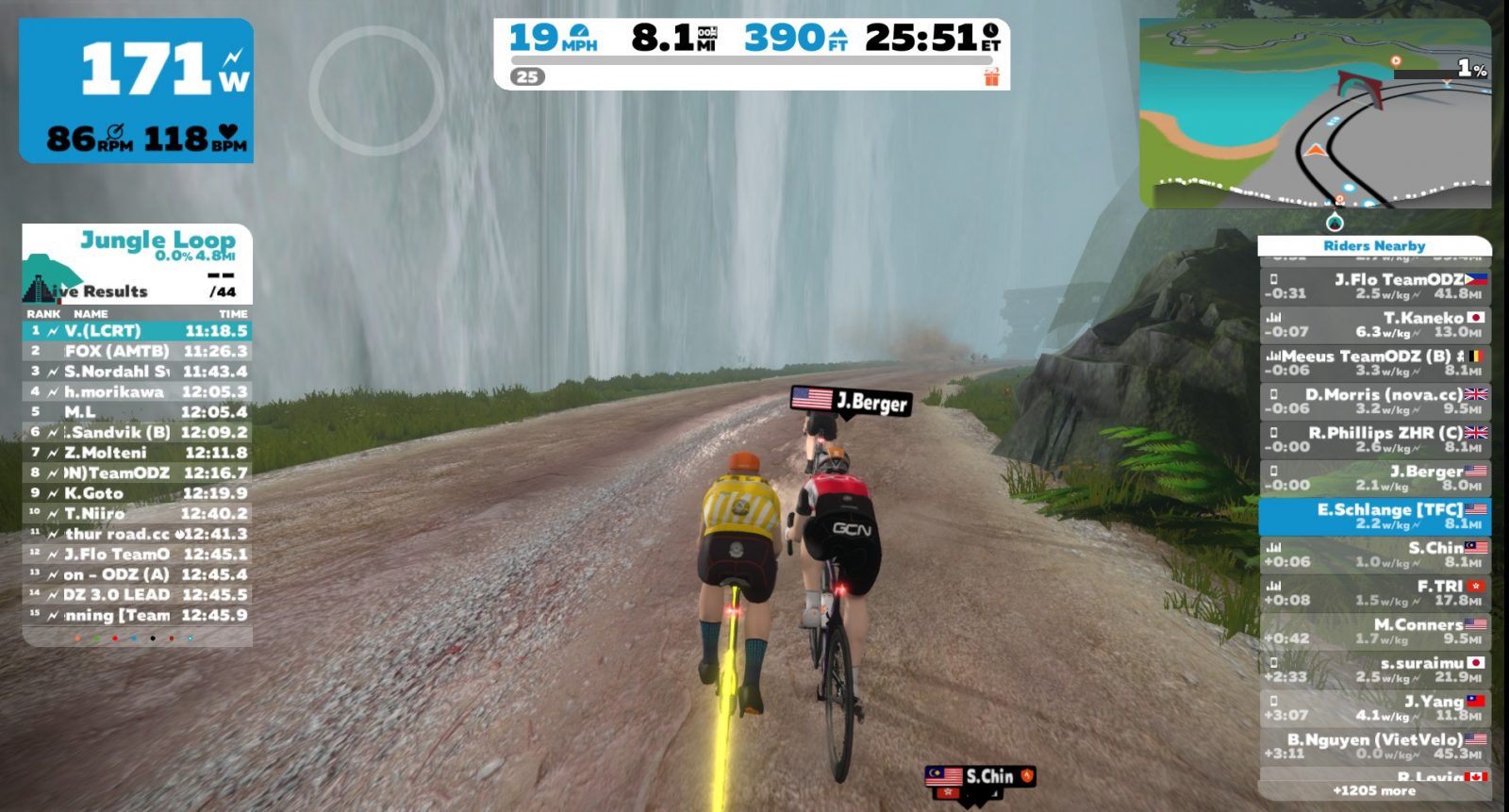Select F.TRI rider row

click(1375, 593)
